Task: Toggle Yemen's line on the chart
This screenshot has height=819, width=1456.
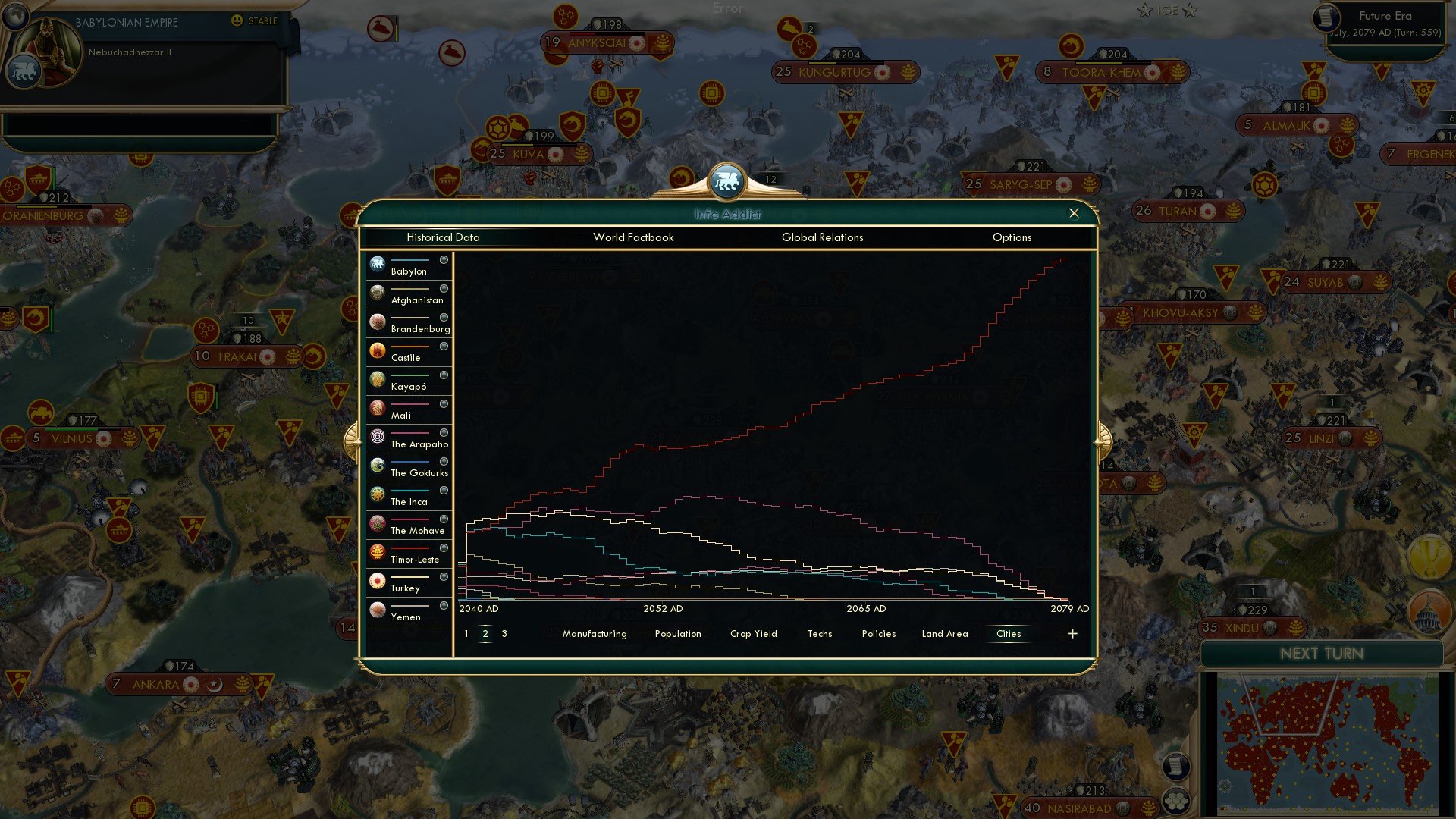Action: (x=444, y=605)
